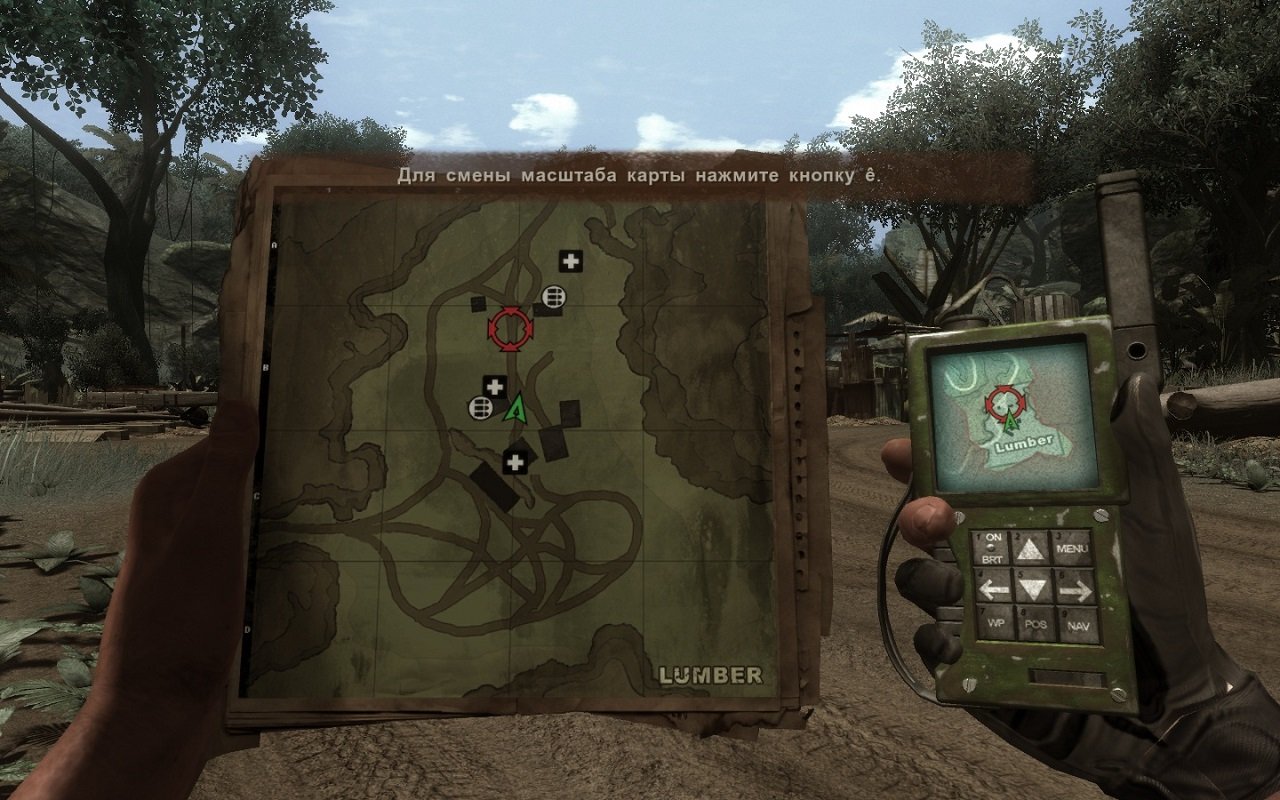The width and height of the screenshot is (1280, 800).
Task: Click the red objective crosshair marker
Action: click(x=511, y=329)
